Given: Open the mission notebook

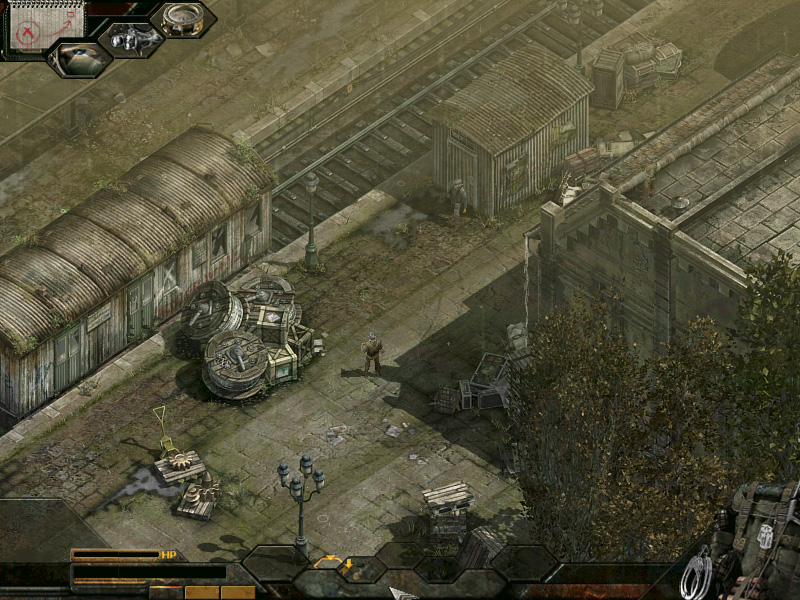Looking at the screenshot, I should click(47, 24).
